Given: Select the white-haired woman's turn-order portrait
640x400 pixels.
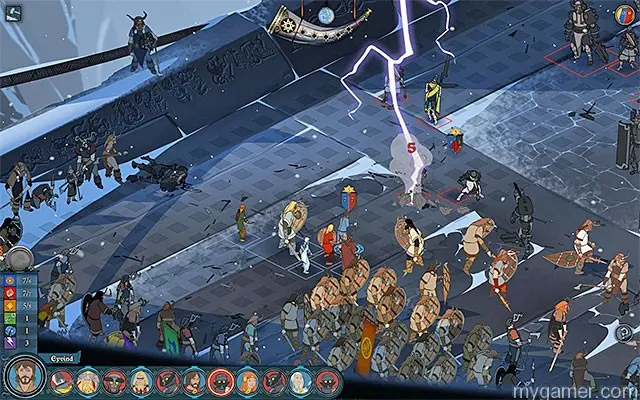Looking at the screenshot, I should pyautogui.click(x=299, y=380).
